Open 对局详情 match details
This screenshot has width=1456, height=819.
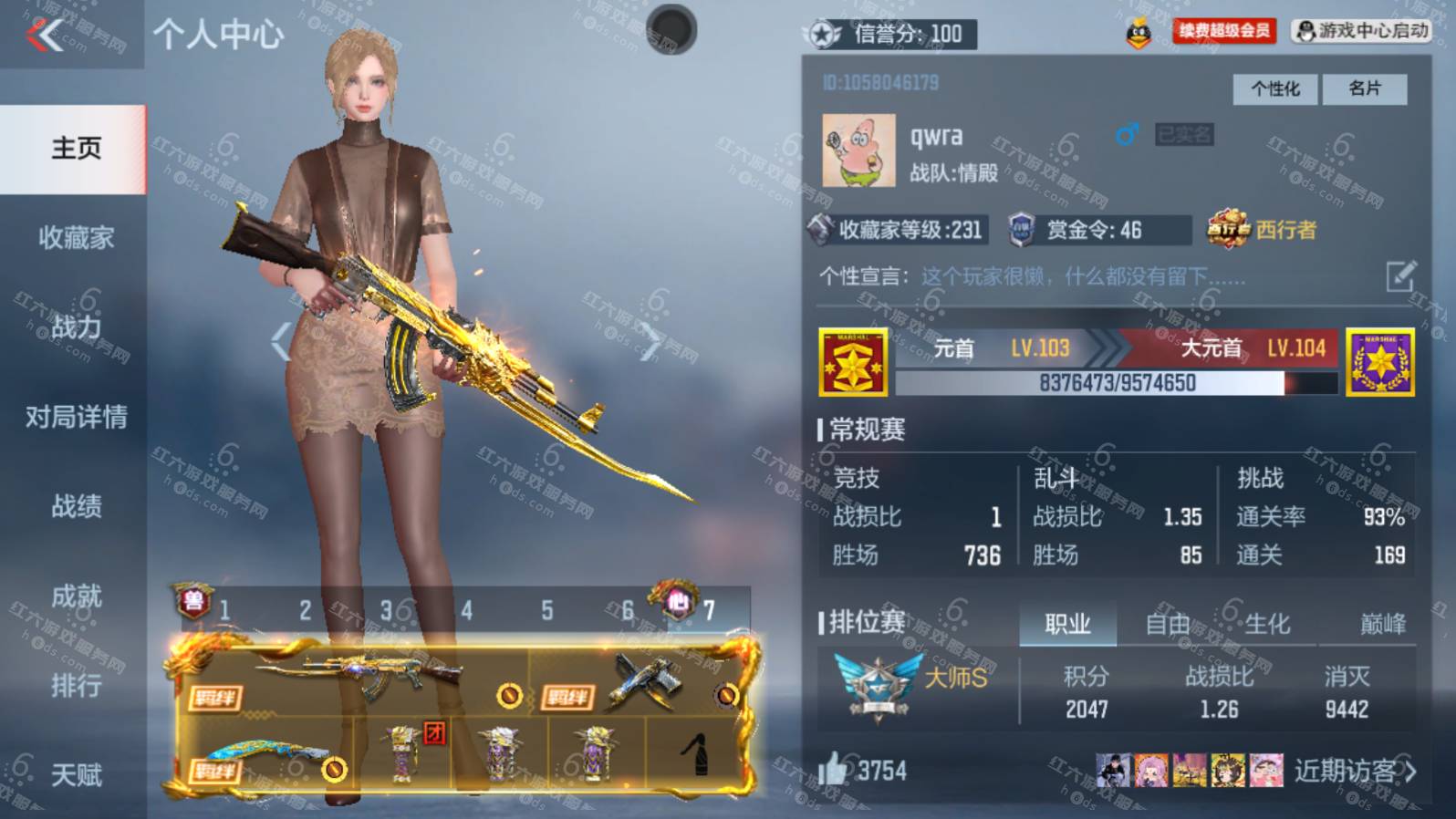[76, 418]
